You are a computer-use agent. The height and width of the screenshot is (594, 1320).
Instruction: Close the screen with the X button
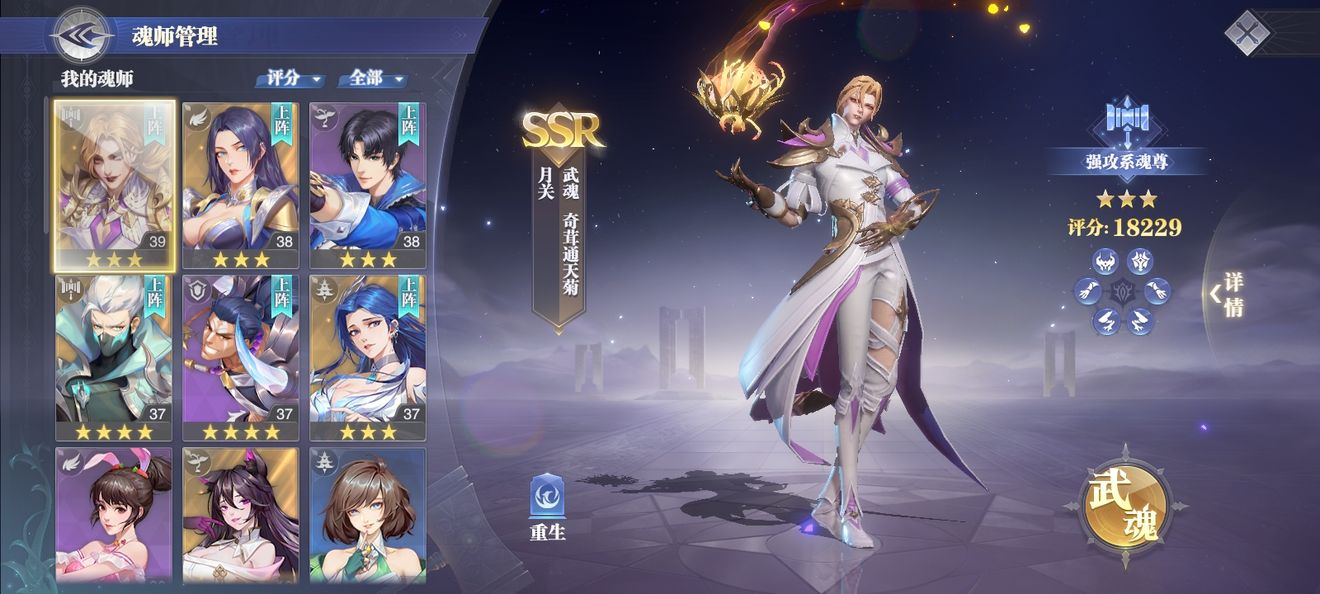[x=1247, y=33]
